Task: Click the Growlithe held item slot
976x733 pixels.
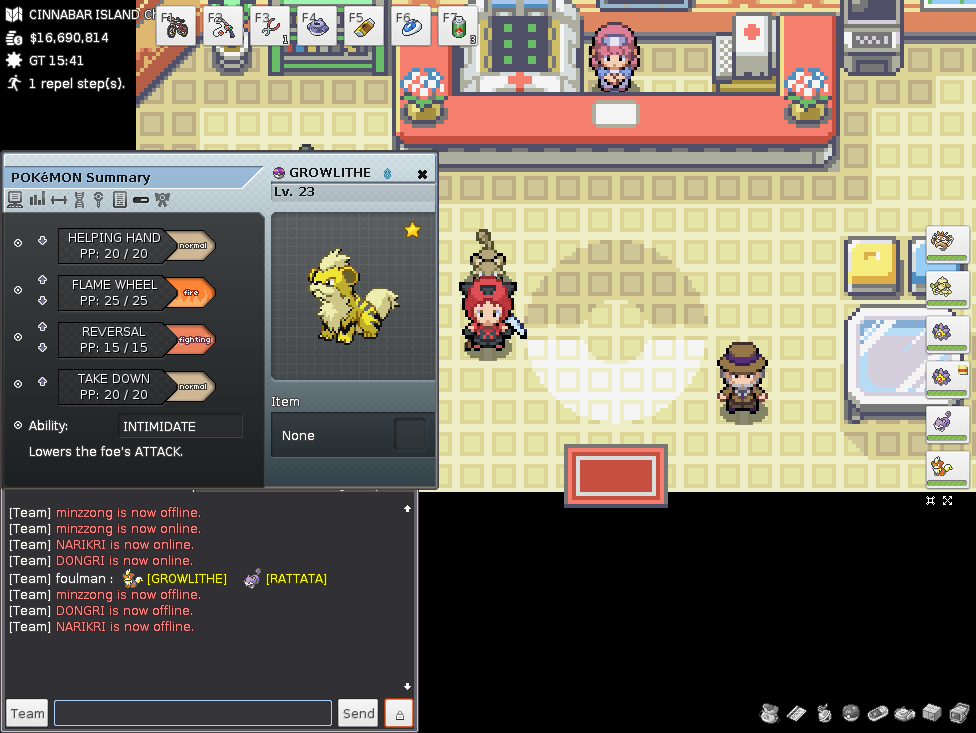Action: coord(410,435)
